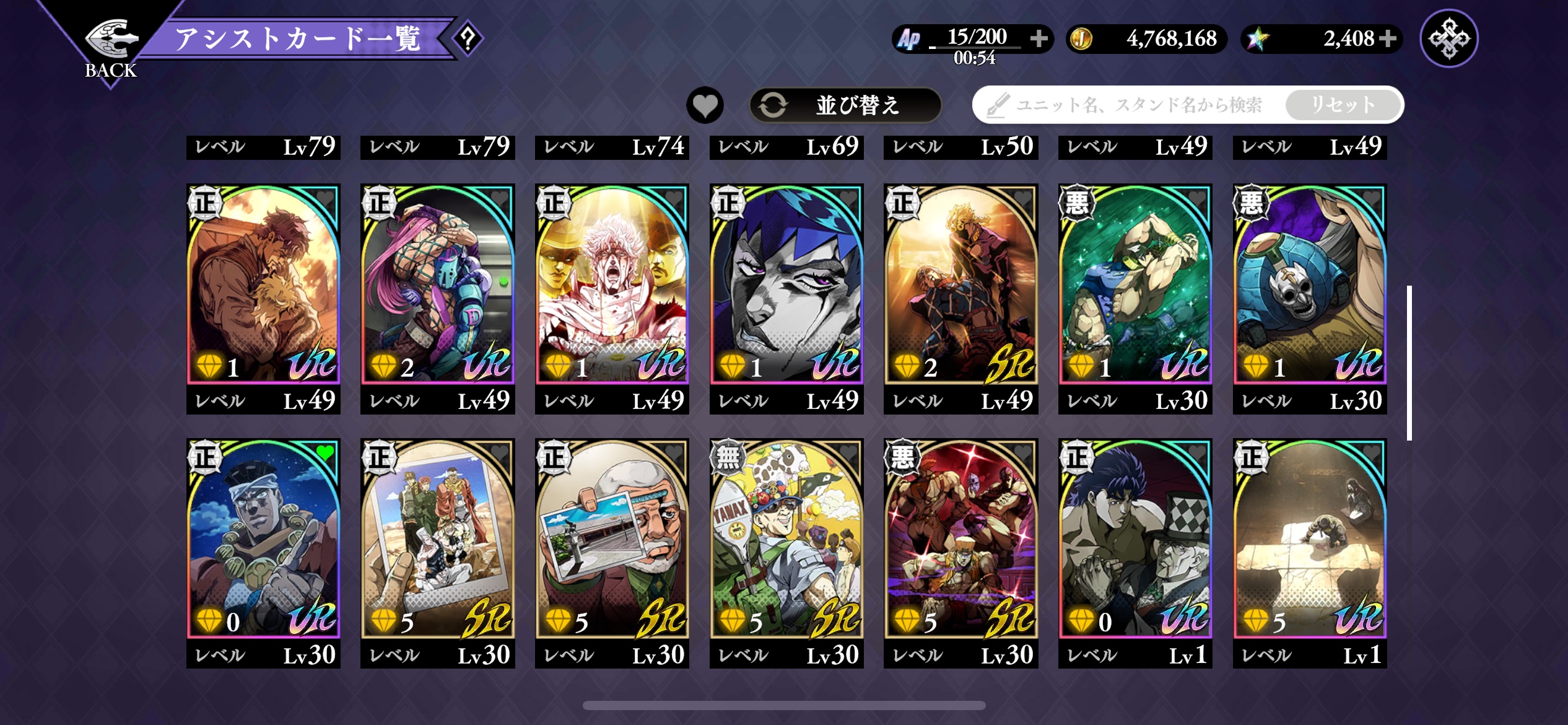Image resolution: width=1568 pixels, height=725 pixels.
Task: Focus the unit name search field
Action: click(x=1133, y=105)
